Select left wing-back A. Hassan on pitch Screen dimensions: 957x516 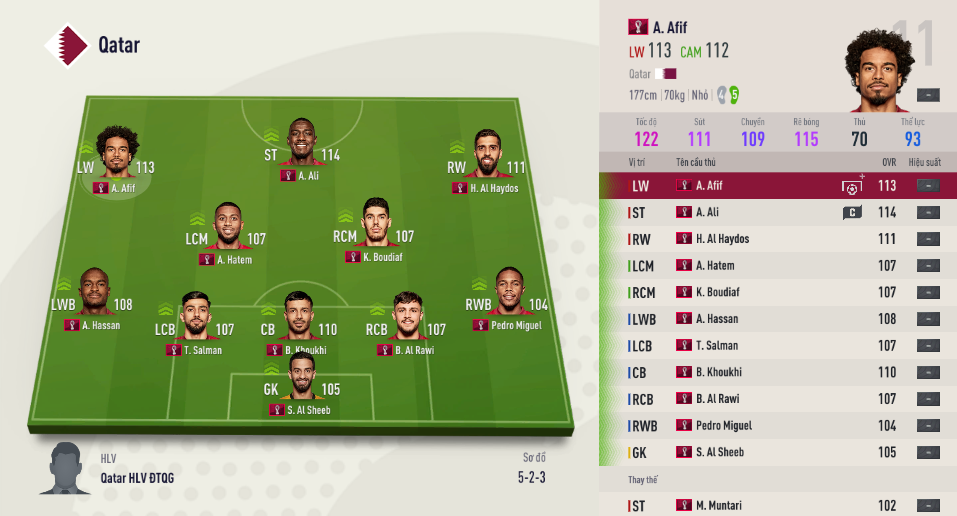coord(94,292)
